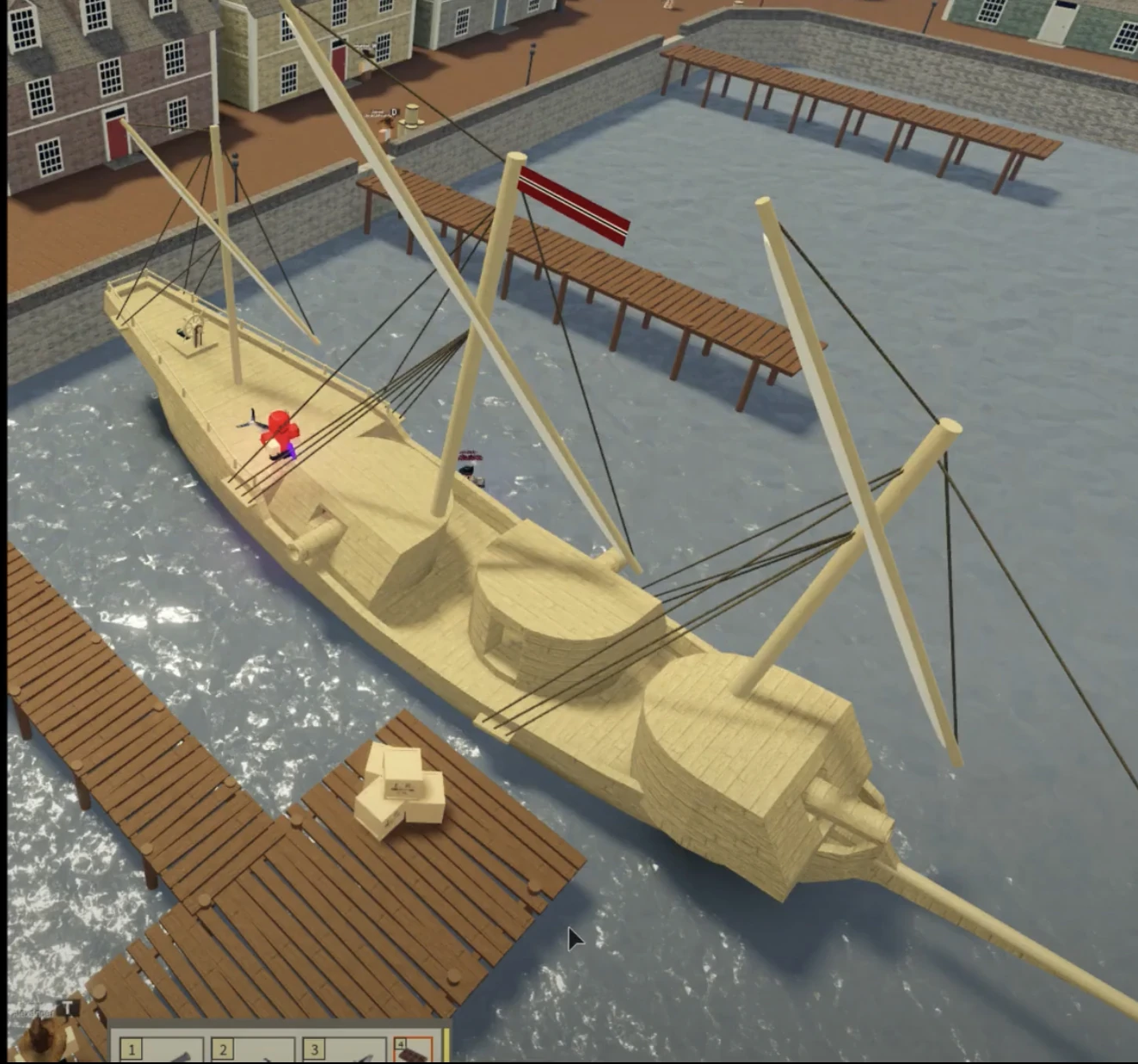Select the highlighted item in hotbar slot 4

(x=411, y=1051)
